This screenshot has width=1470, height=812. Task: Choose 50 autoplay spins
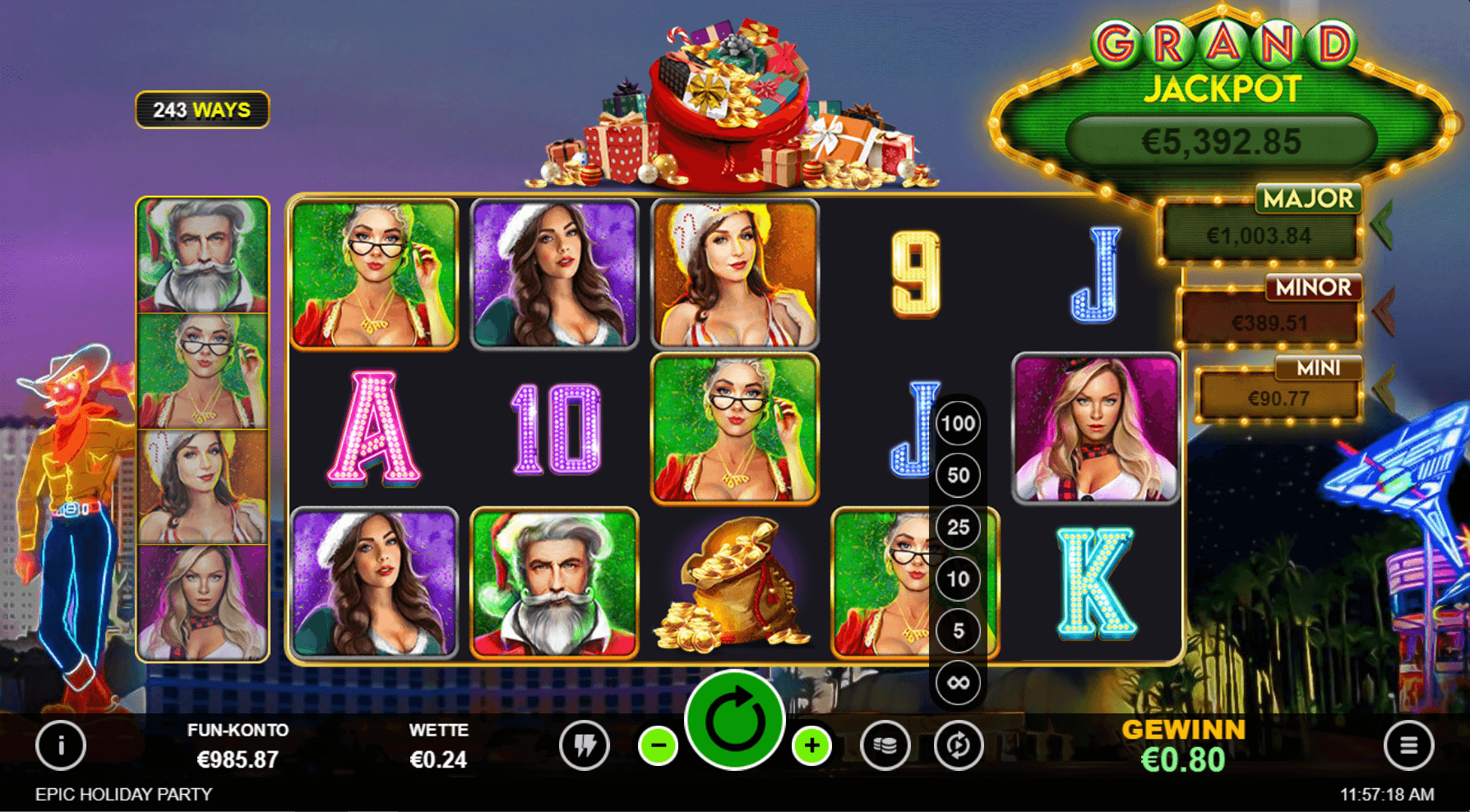(958, 475)
